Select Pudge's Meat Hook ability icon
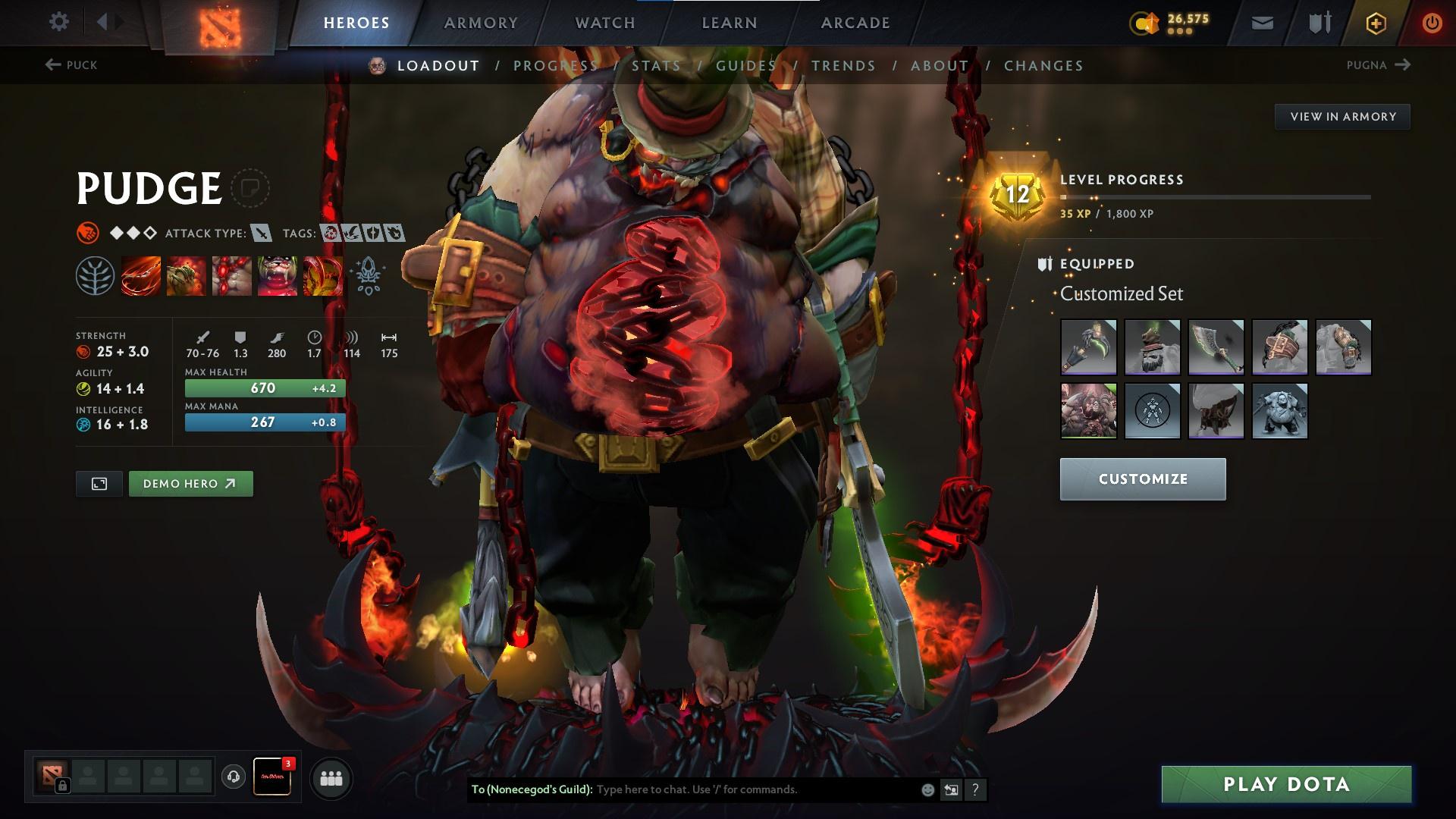Viewport: 1456px width, 819px height. pos(140,277)
